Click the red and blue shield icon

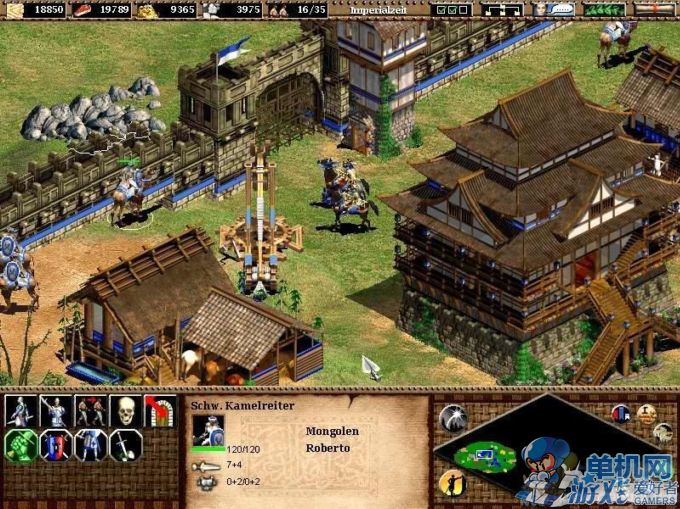click(56, 445)
